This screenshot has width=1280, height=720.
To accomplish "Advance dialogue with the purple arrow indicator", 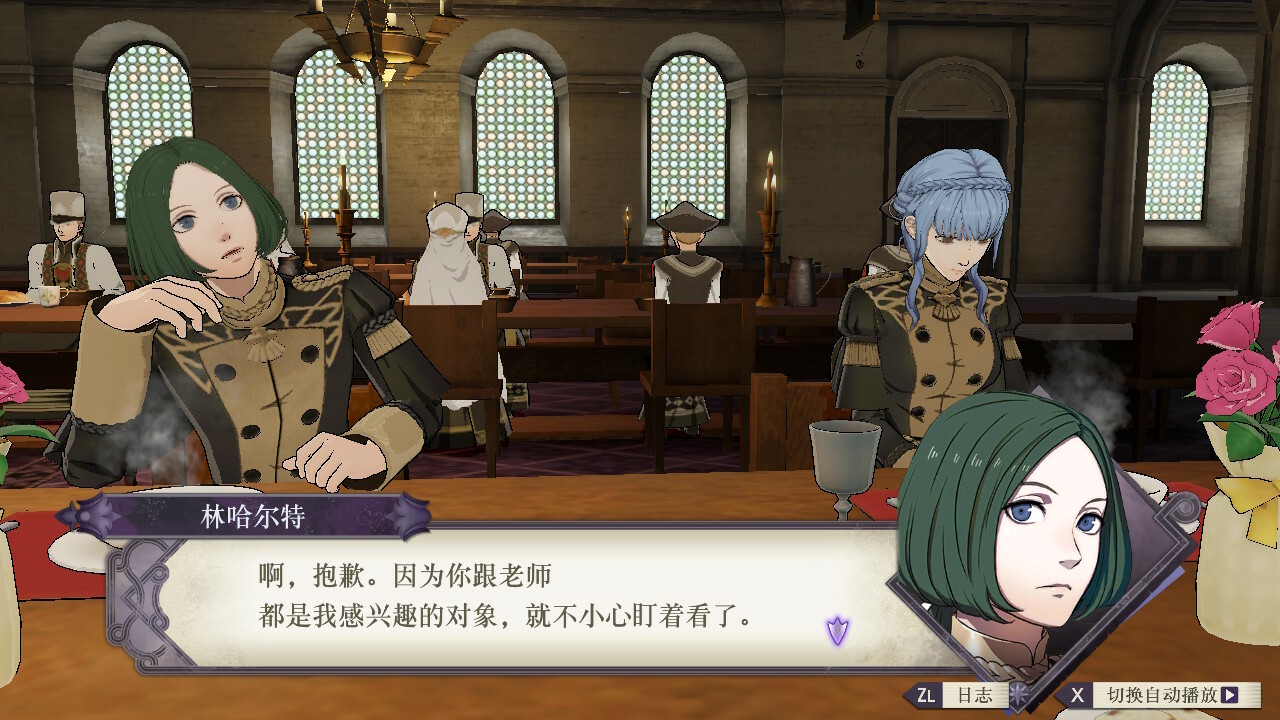I will coord(837,630).
